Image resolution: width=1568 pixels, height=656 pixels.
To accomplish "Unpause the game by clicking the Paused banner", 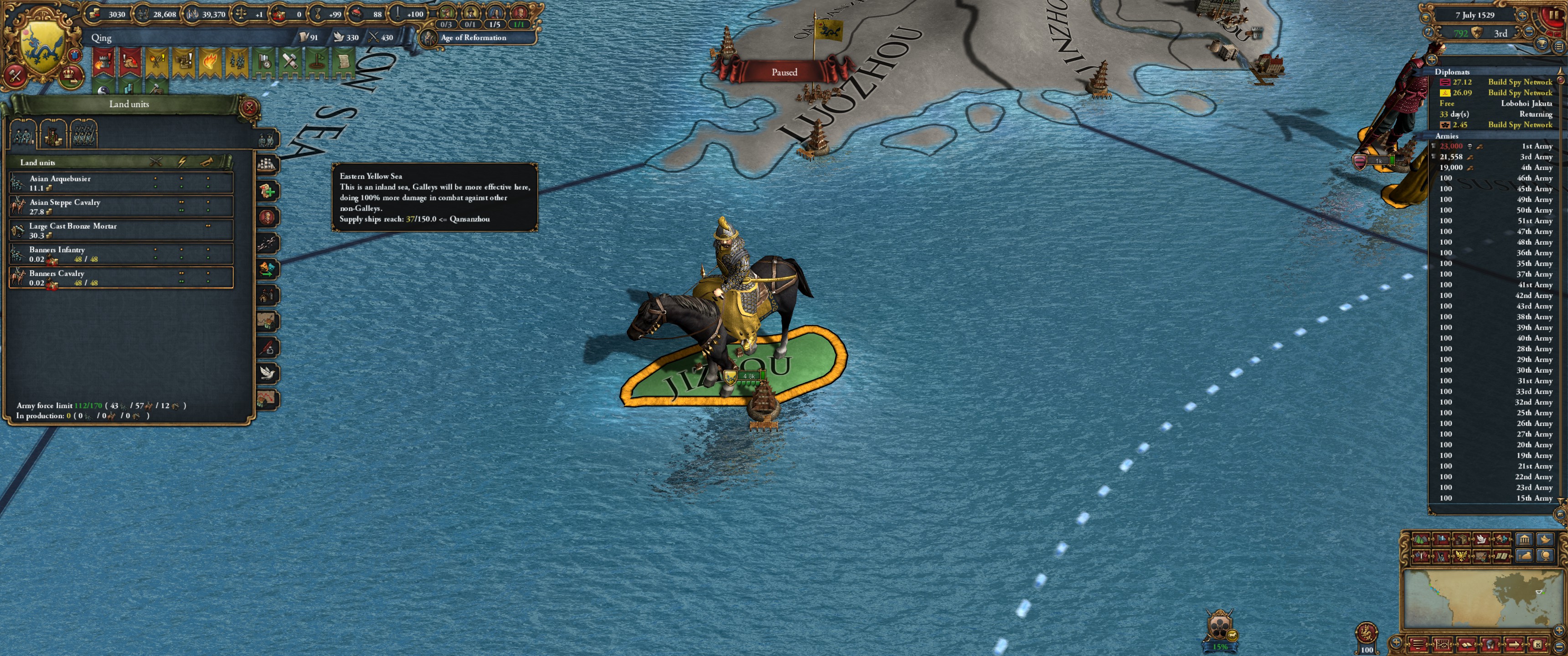I will [785, 72].
